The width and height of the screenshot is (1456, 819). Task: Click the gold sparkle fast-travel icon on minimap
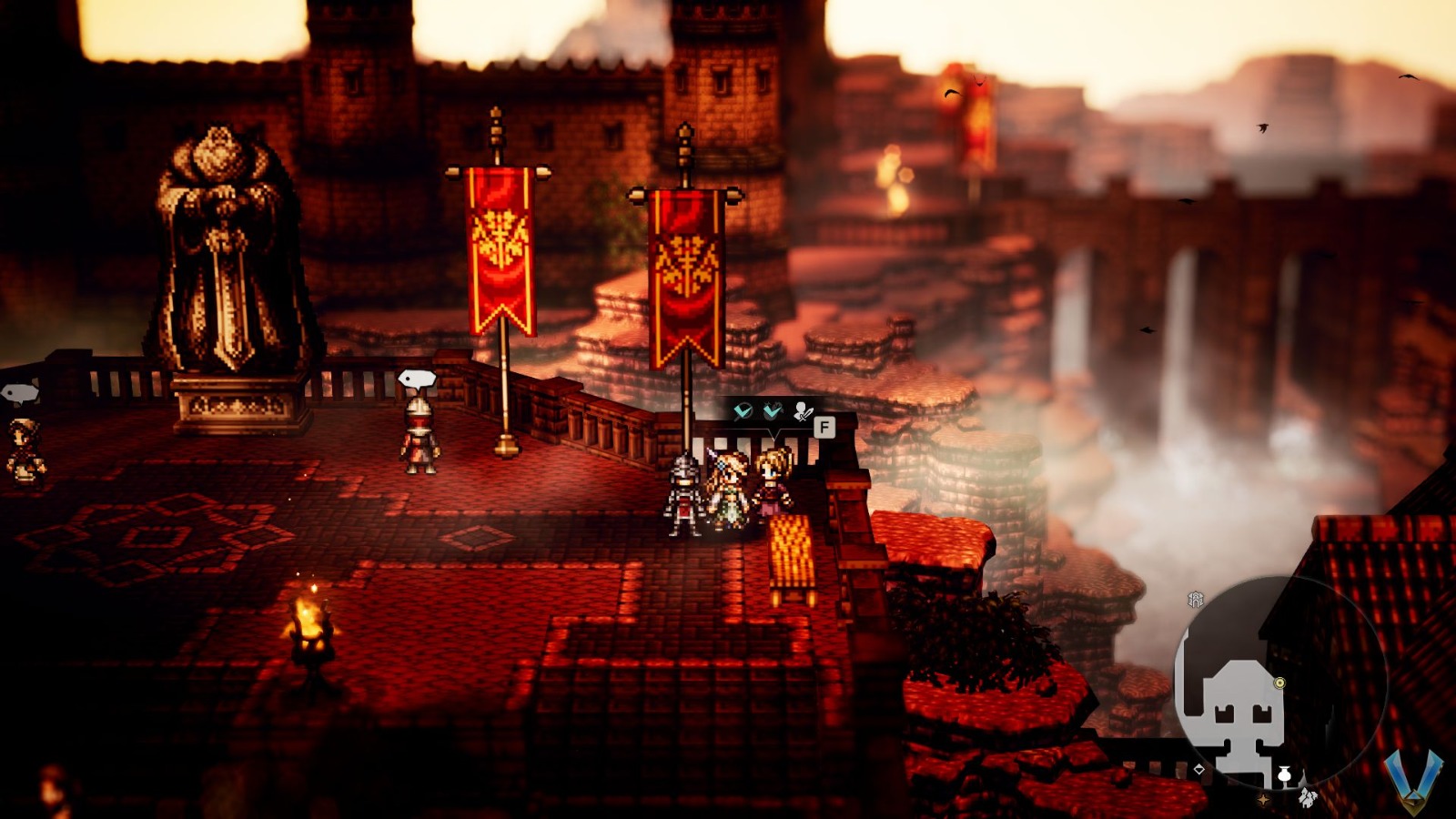click(1263, 799)
